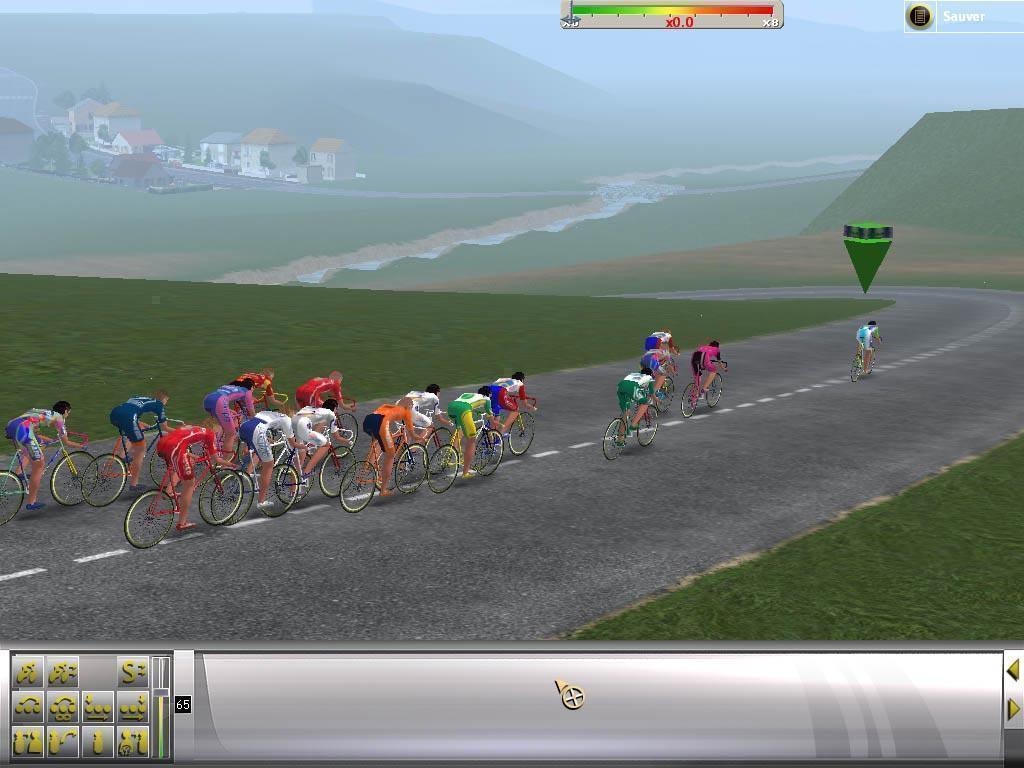Image resolution: width=1024 pixels, height=768 pixels.
Task: Select the green-marked lead cyclist
Action: point(866,350)
